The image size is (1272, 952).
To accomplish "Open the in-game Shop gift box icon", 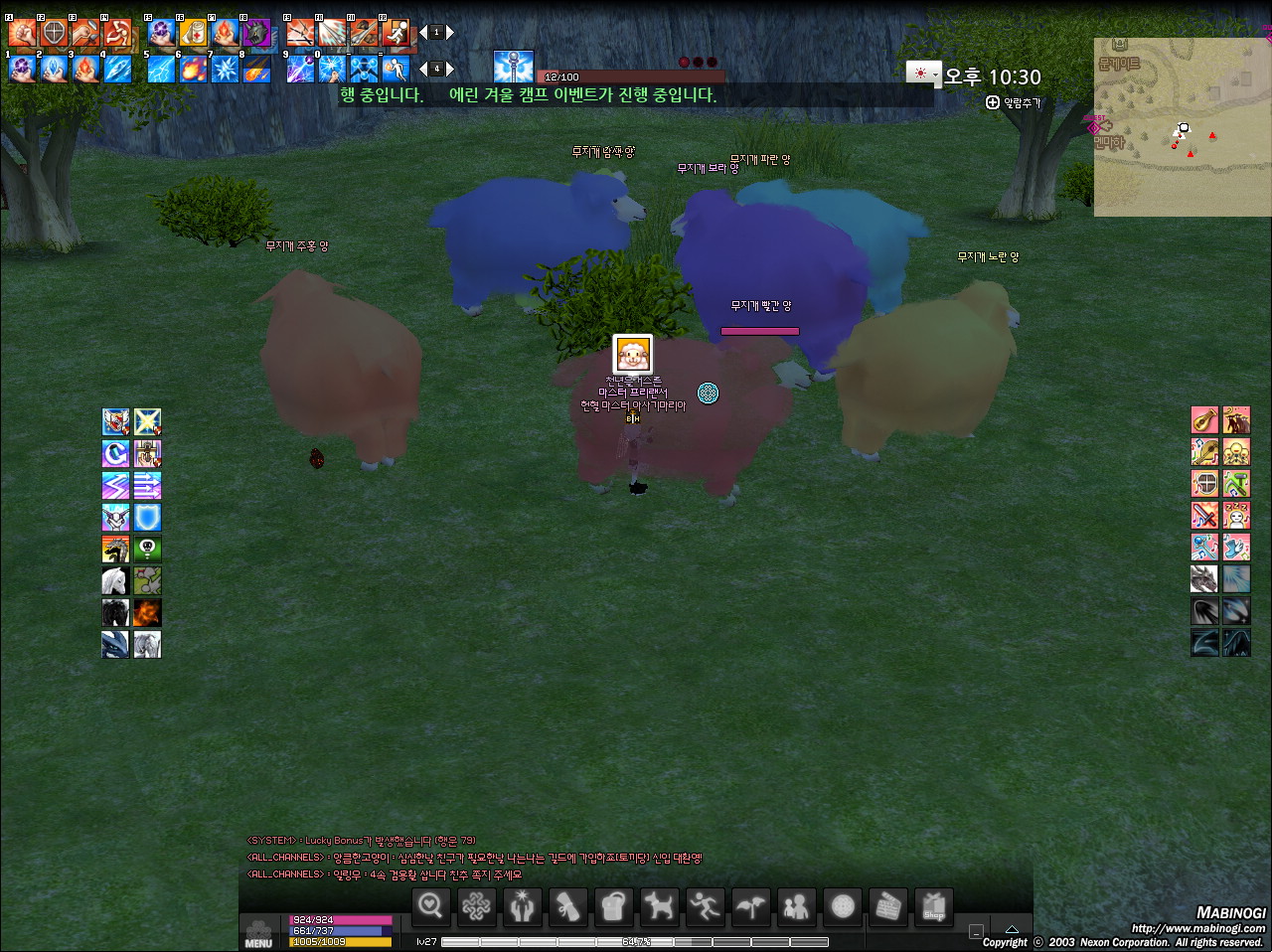I will tap(933, 906).
